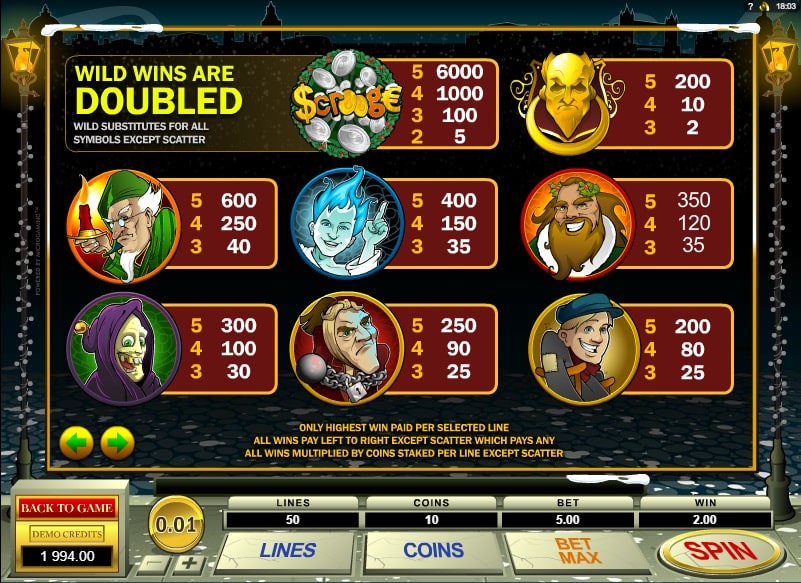
Task: Adjust the number of paylines
Action: tap(287, 550)
